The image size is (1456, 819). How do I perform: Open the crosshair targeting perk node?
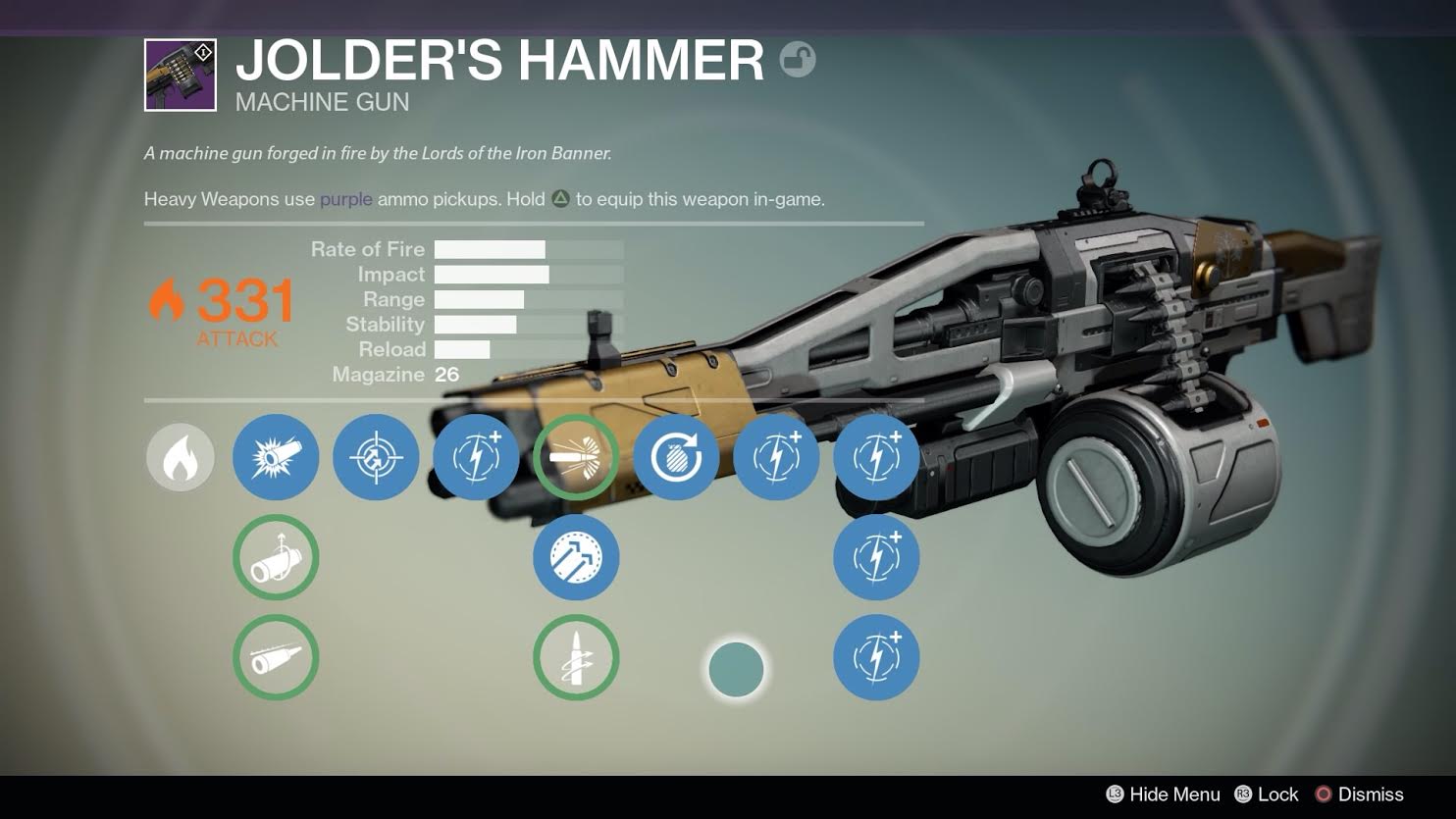(x=376, y=457)
